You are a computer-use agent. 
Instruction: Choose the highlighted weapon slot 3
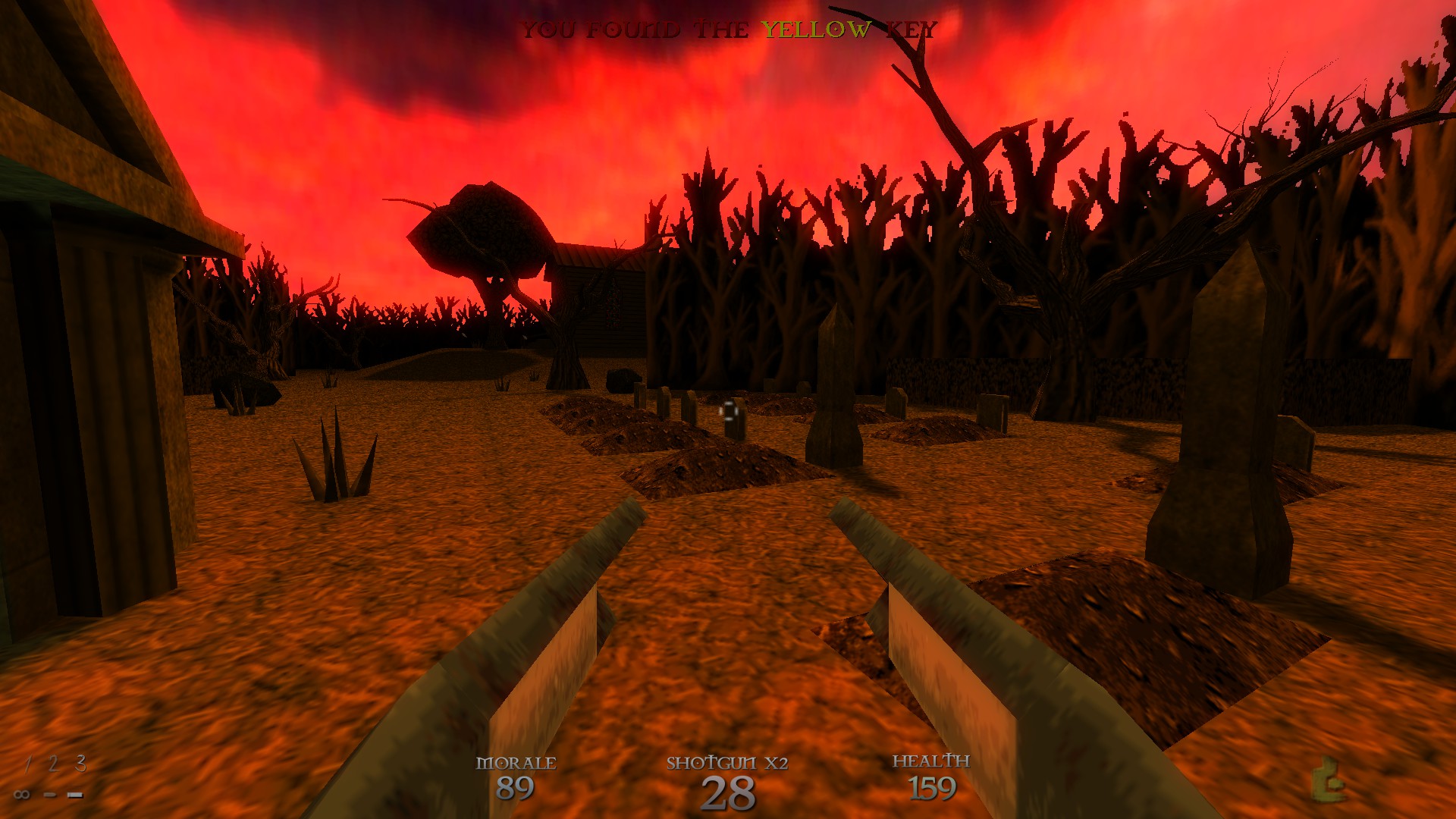[80, 763]
